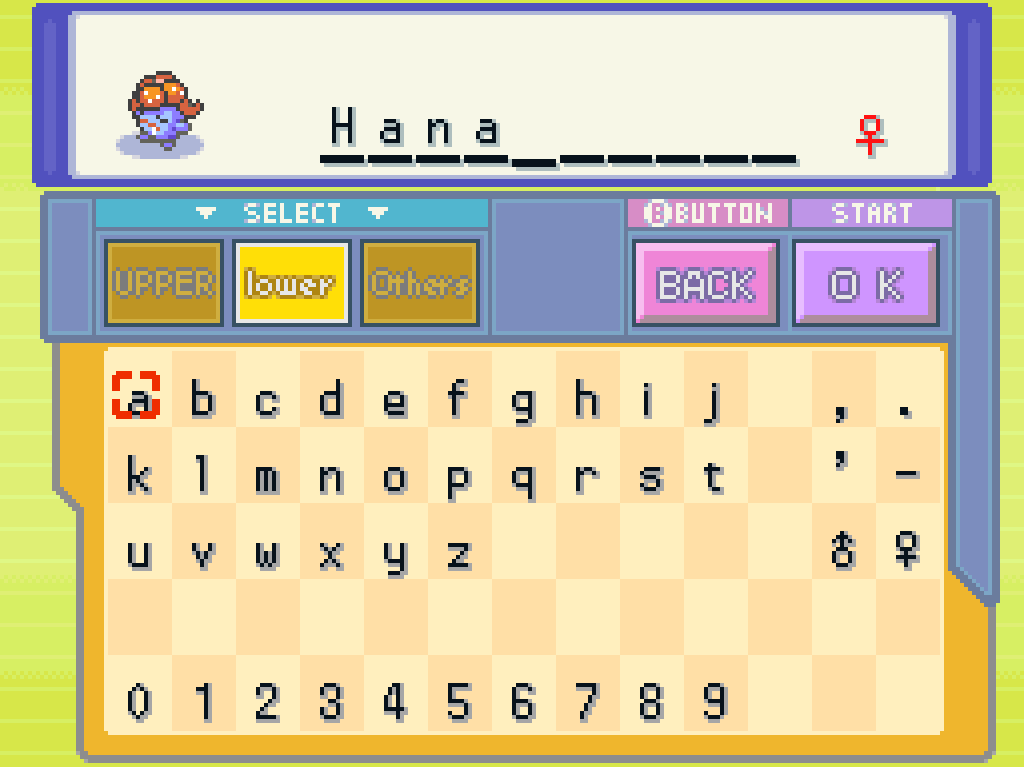Select the letter m on keyboard
1024x767 pixels.
coord(267,477)
